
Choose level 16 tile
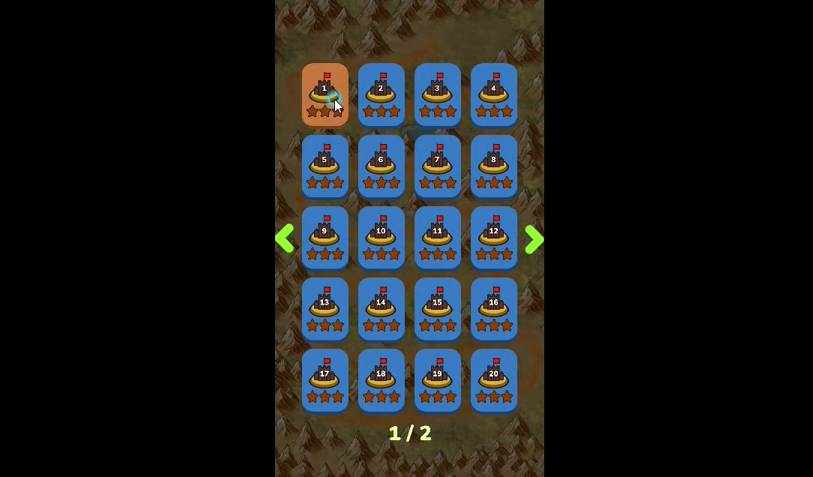(494, 308)
